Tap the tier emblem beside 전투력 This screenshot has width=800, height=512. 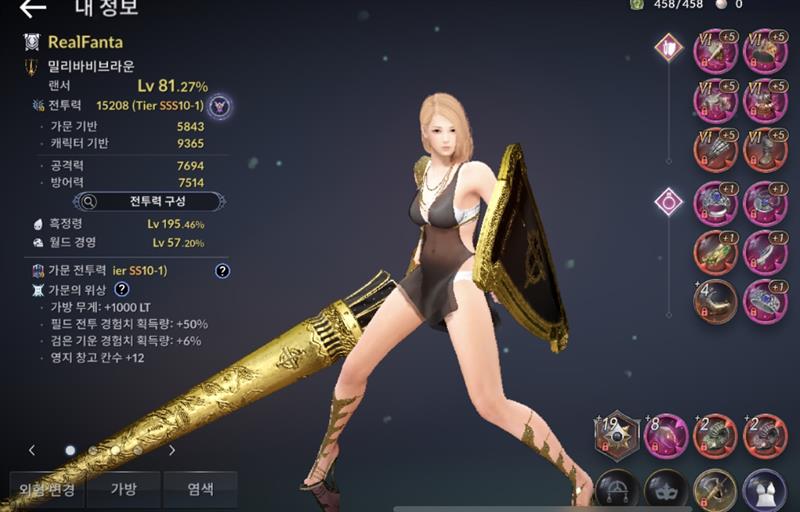coord(220,105)
